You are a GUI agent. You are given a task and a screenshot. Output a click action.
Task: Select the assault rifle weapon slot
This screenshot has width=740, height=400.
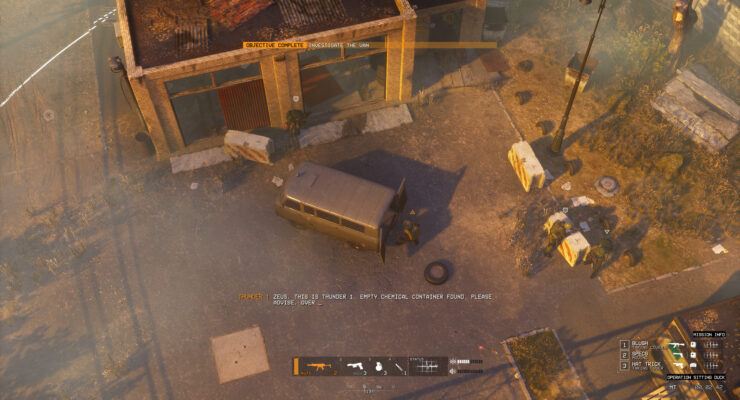click(x=317, y=367)
